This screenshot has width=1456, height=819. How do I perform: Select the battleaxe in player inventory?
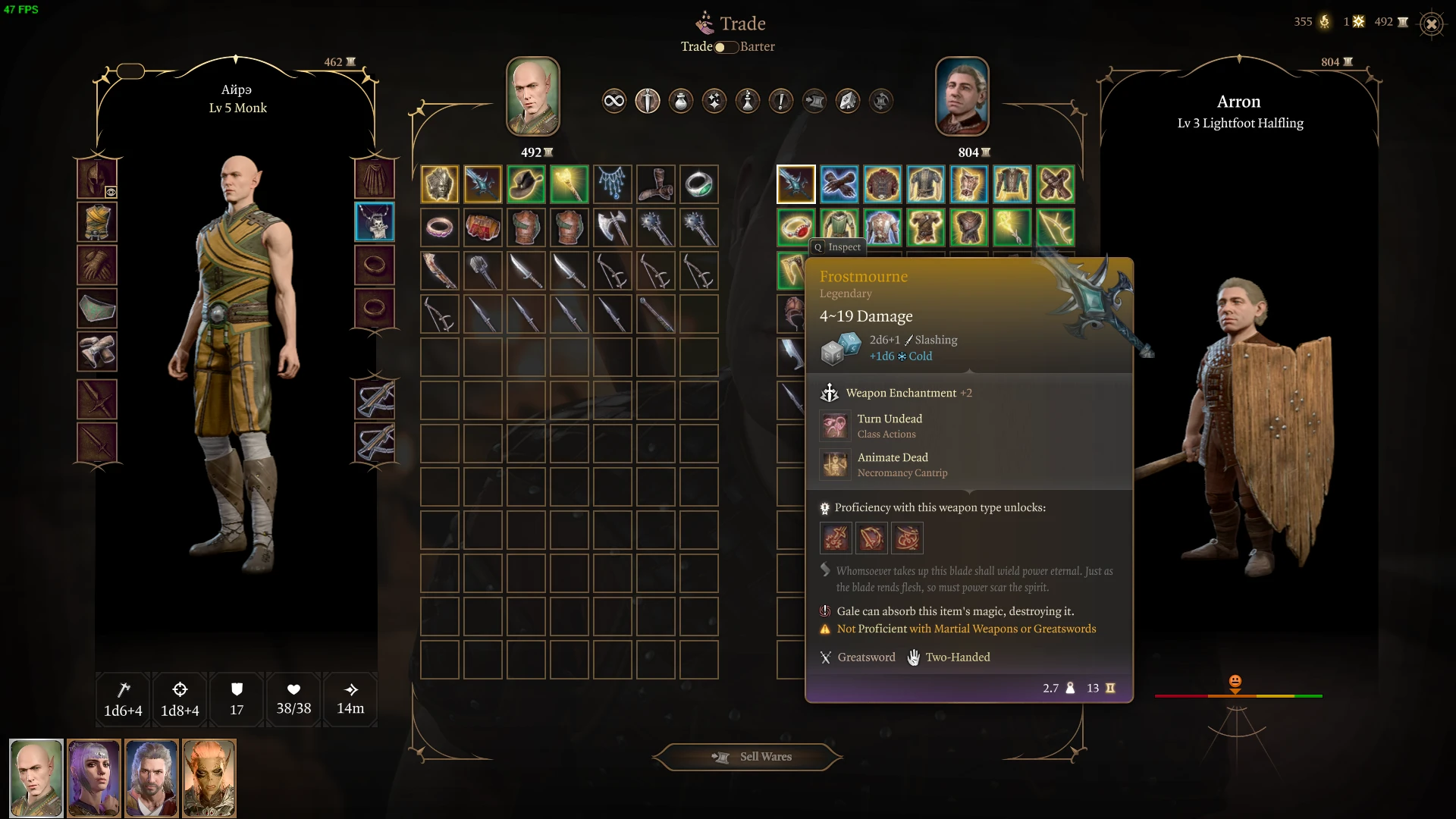613,227
